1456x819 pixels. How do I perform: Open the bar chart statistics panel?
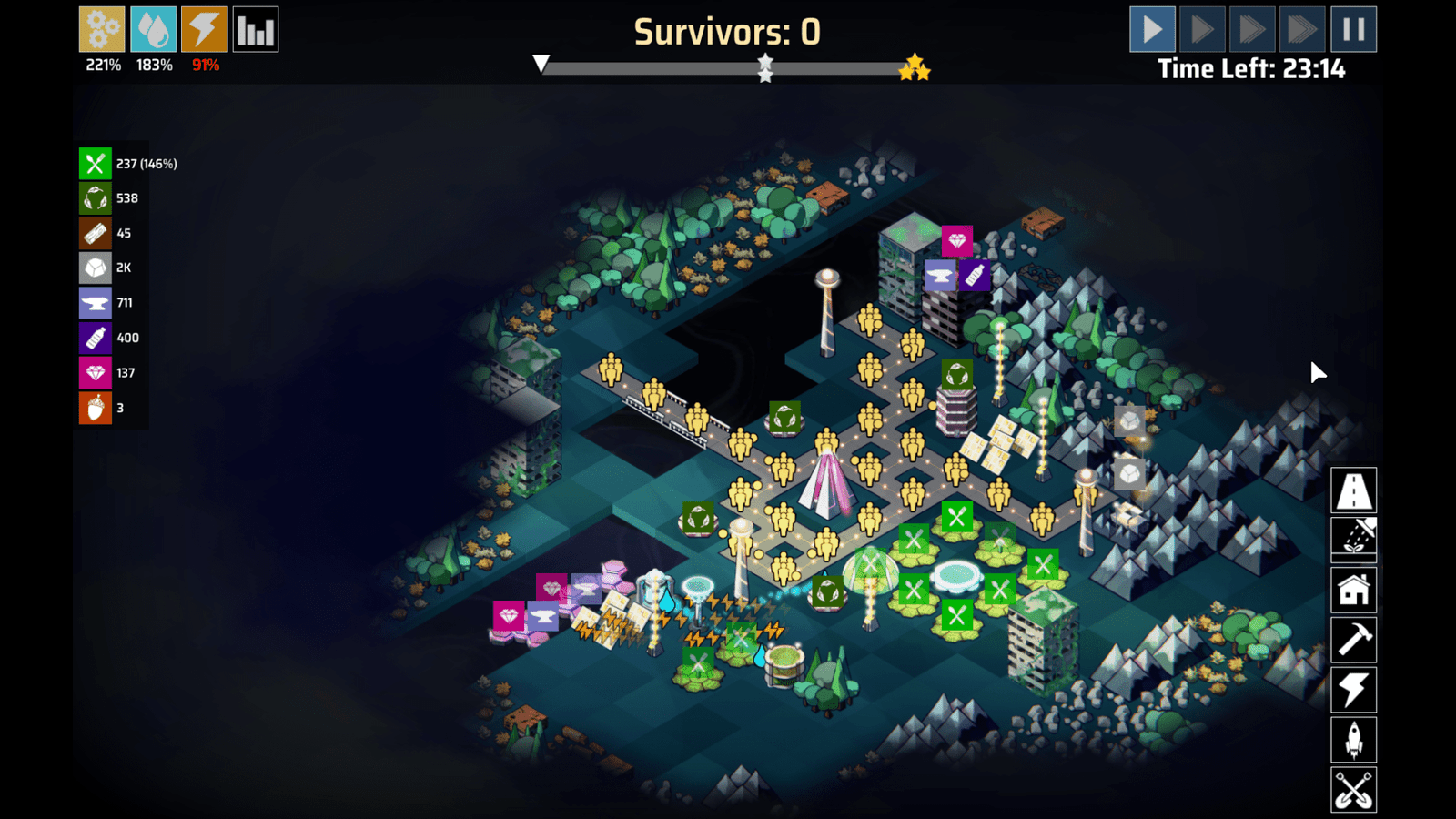pos(256,28)
